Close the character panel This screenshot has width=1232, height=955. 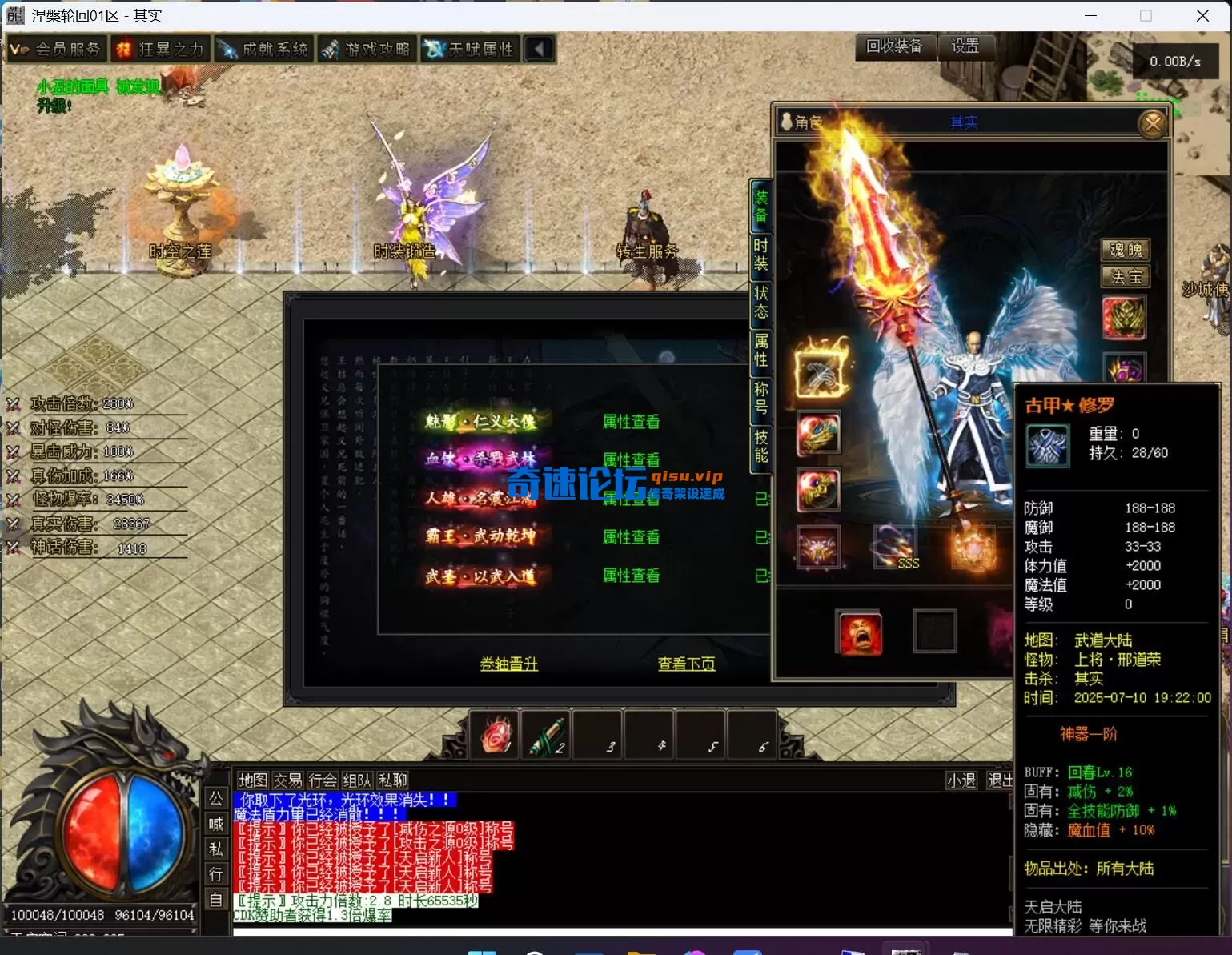[1153, 123]
